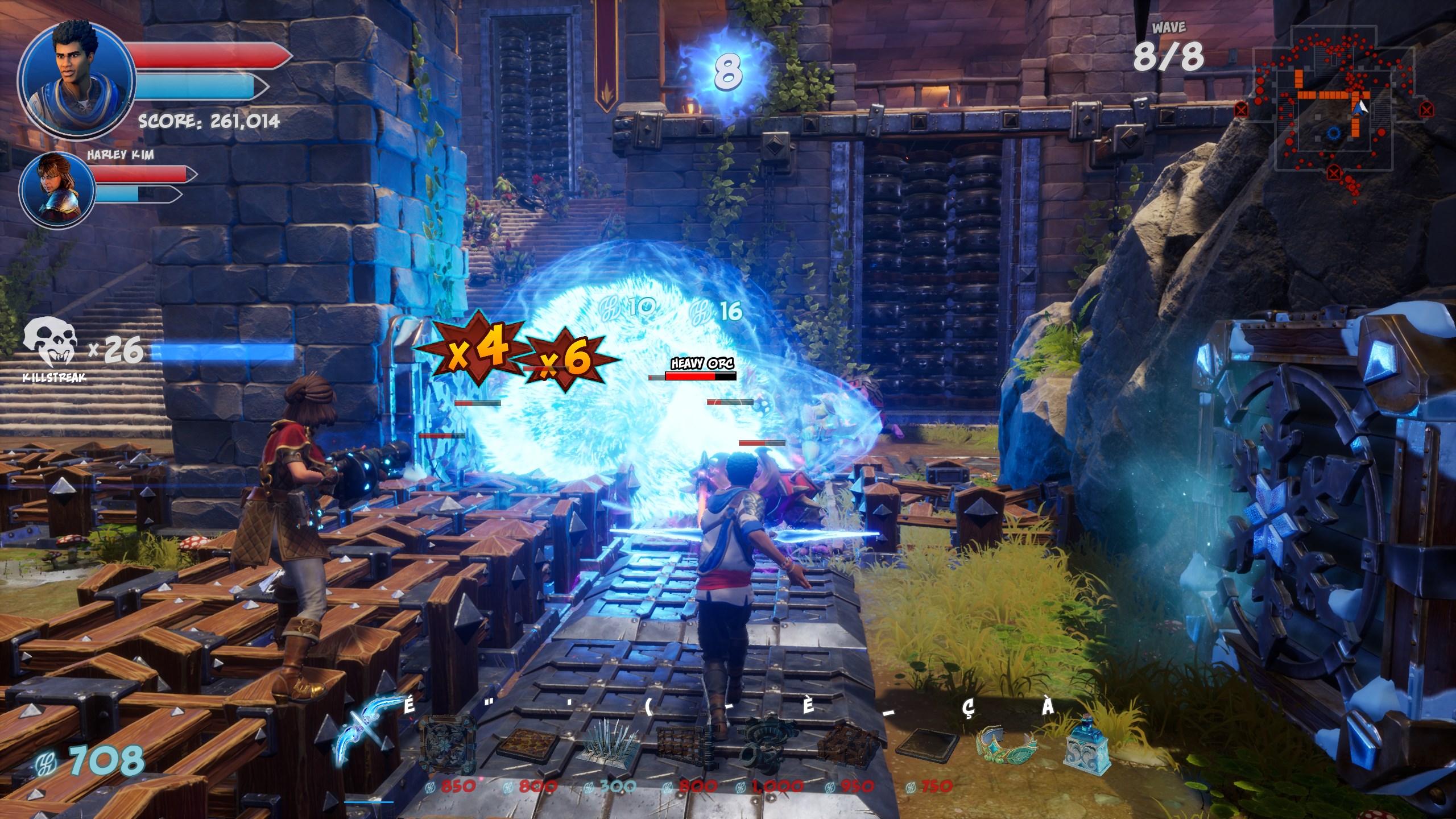Pick the dark flat floor tile trap
1456x819 pixels.
(x=927, y=746)
